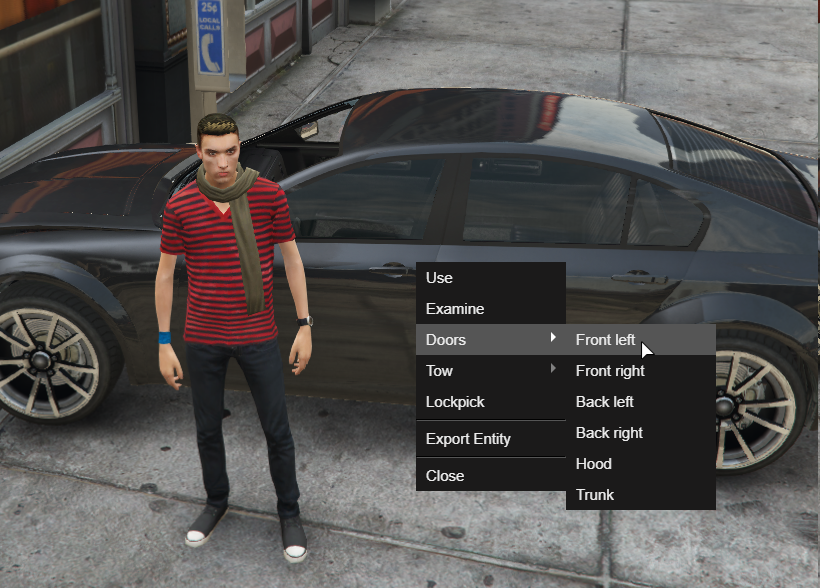The height and width of the screenshot is (588, 820).
Task: Select Back left in Doors submenu
Action: pyautogui.click(x=605, y=402)
